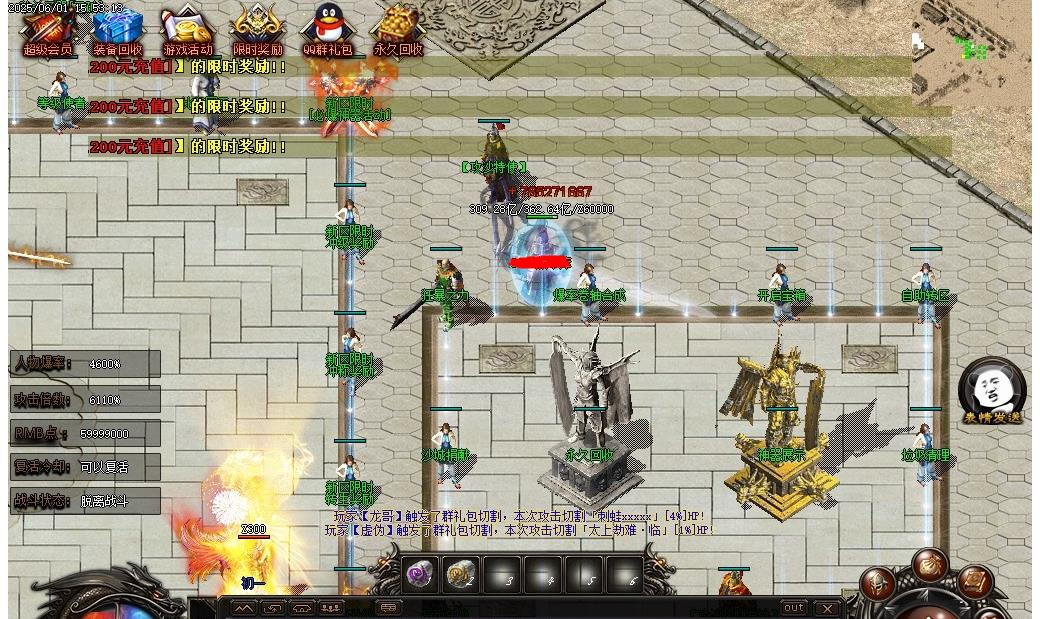Viewport: 1040px width, 619px height.
Task: Open the minimap in the corner
Action: click(x=971, y=48)
